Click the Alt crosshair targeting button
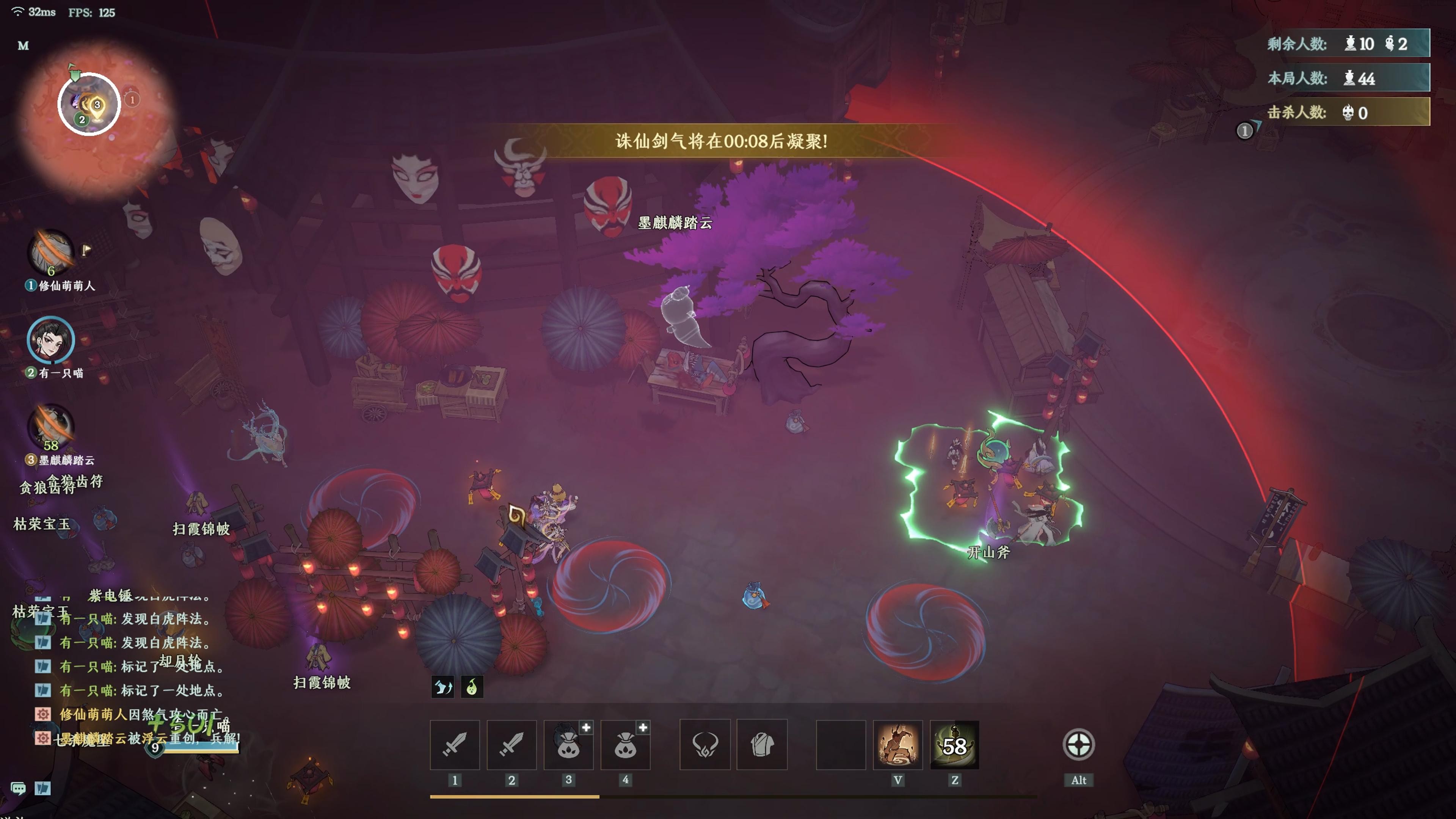 [x=1078, y=744]
